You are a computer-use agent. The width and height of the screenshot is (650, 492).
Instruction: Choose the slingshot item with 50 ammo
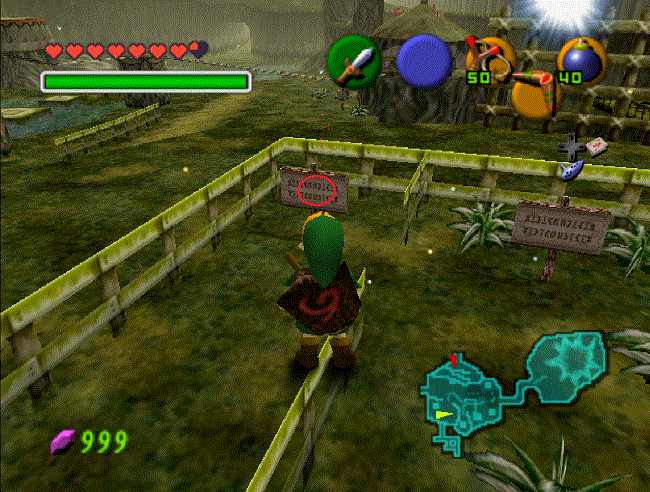tap(488, 58)
